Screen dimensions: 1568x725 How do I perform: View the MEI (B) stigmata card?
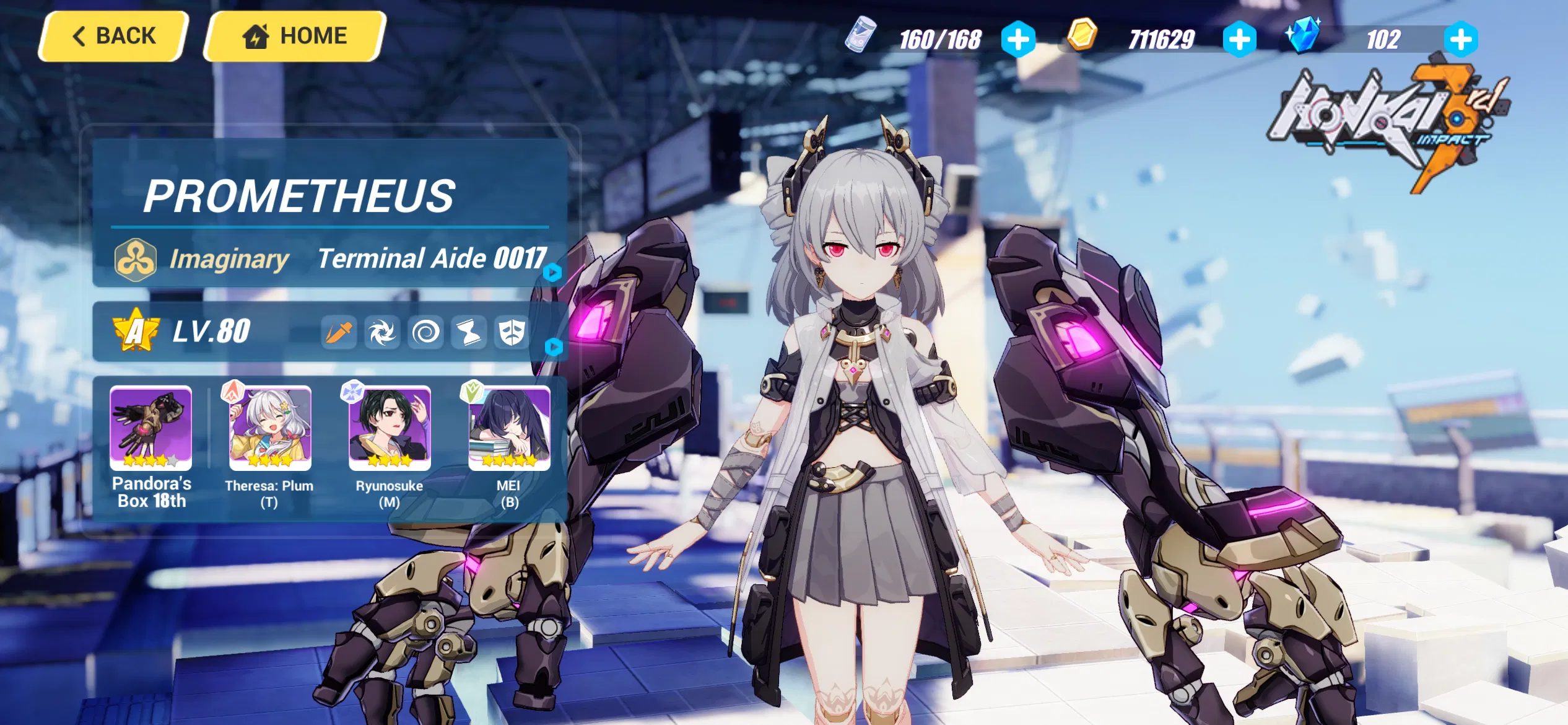click(510, 428)
